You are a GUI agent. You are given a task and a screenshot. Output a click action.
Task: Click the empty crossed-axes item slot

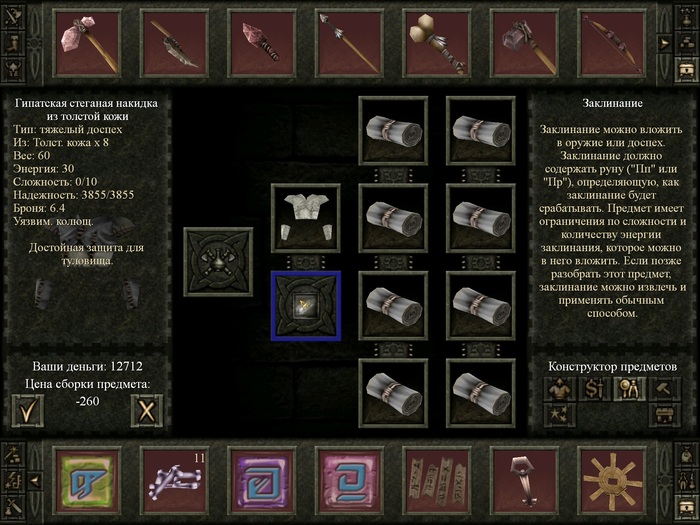(x=218, y=261)
